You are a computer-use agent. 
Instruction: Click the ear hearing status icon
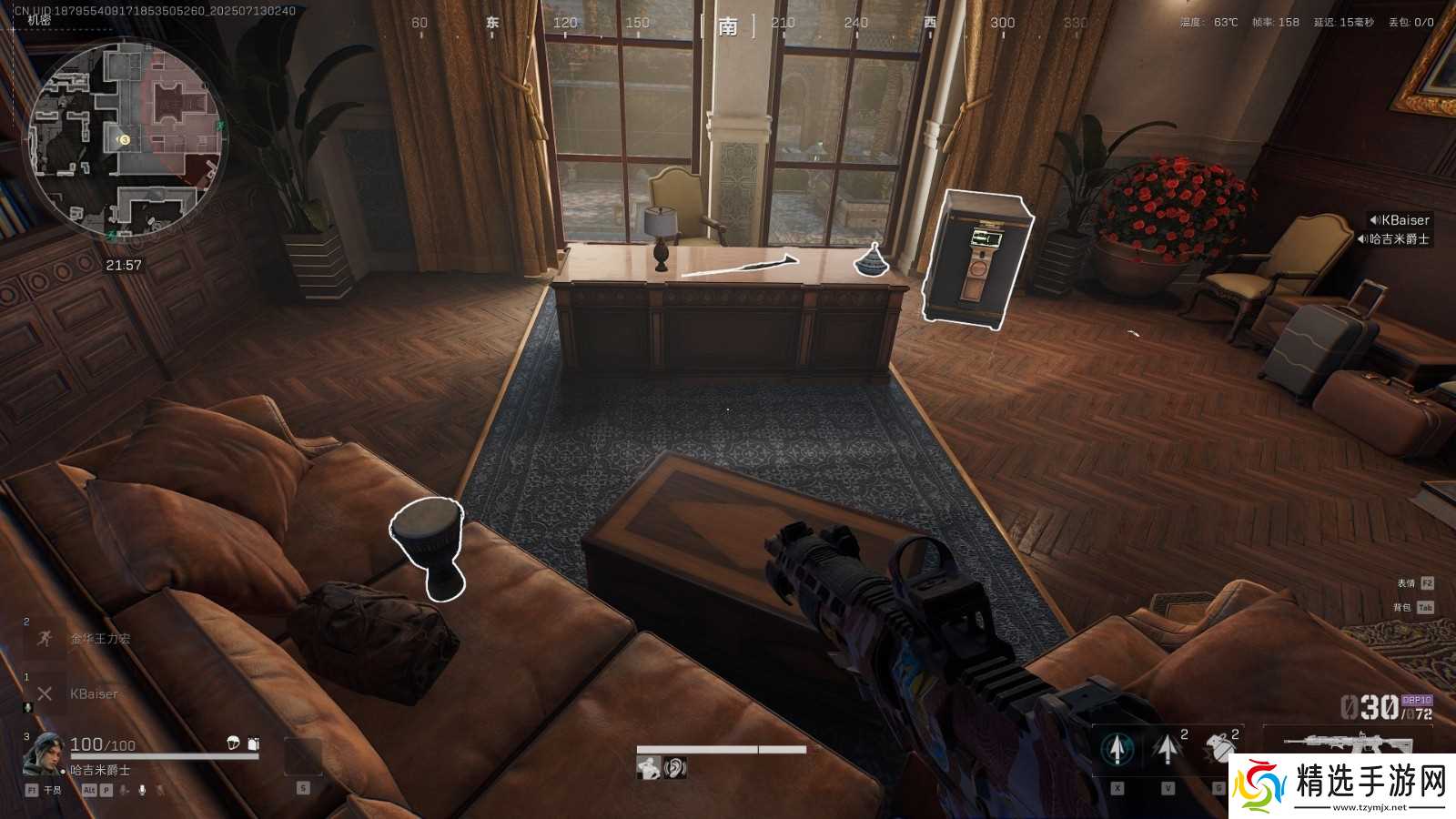(x=674, y=768)
